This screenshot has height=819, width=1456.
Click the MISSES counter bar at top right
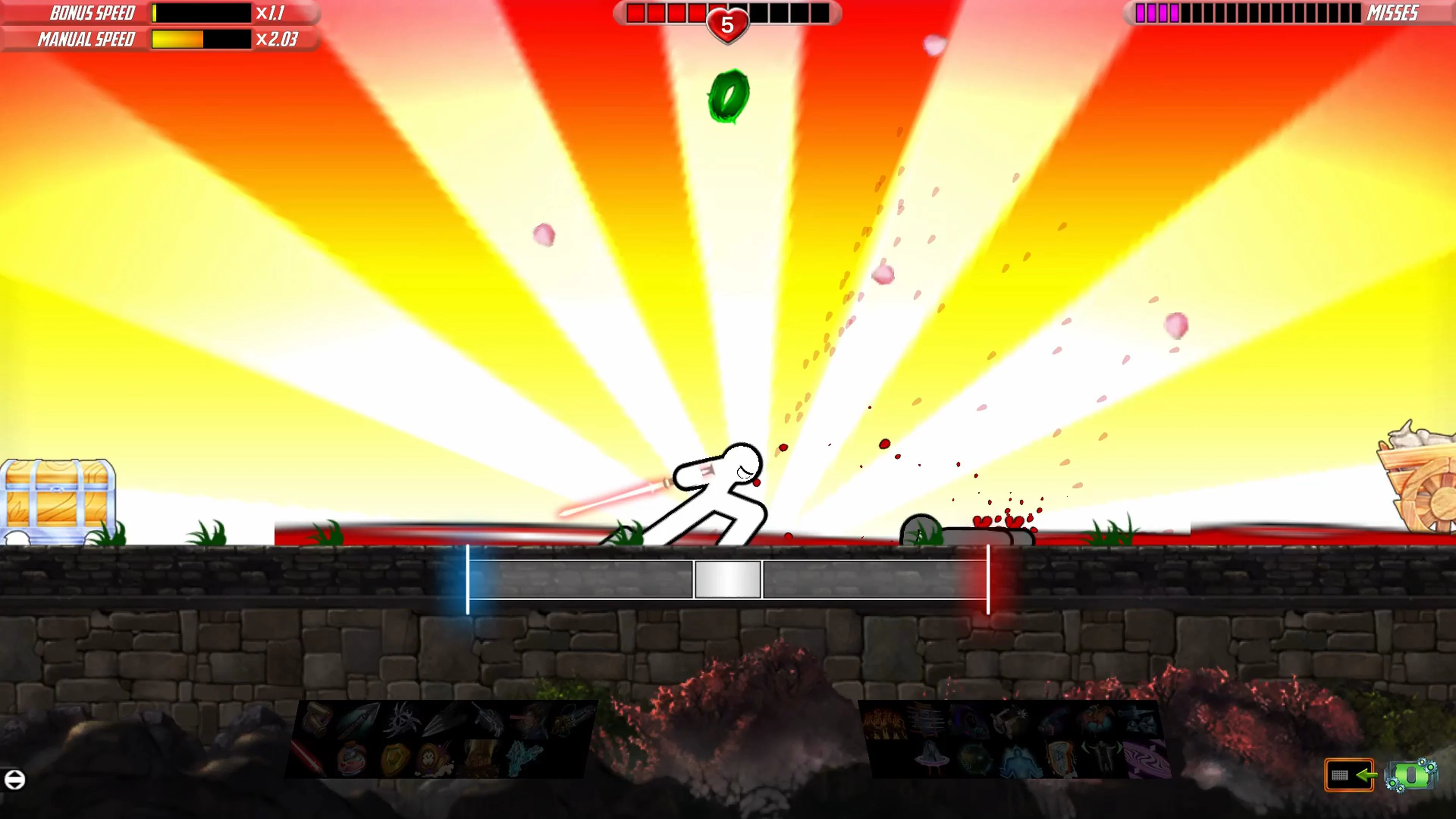click(x=1260, y=13)
